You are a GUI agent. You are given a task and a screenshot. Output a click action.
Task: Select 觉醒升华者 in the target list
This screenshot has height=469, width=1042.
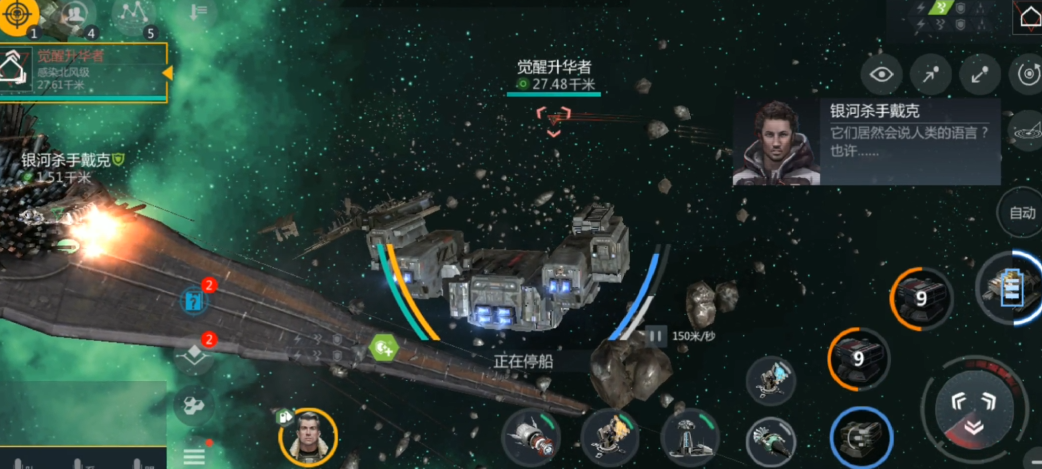point(84,71)
